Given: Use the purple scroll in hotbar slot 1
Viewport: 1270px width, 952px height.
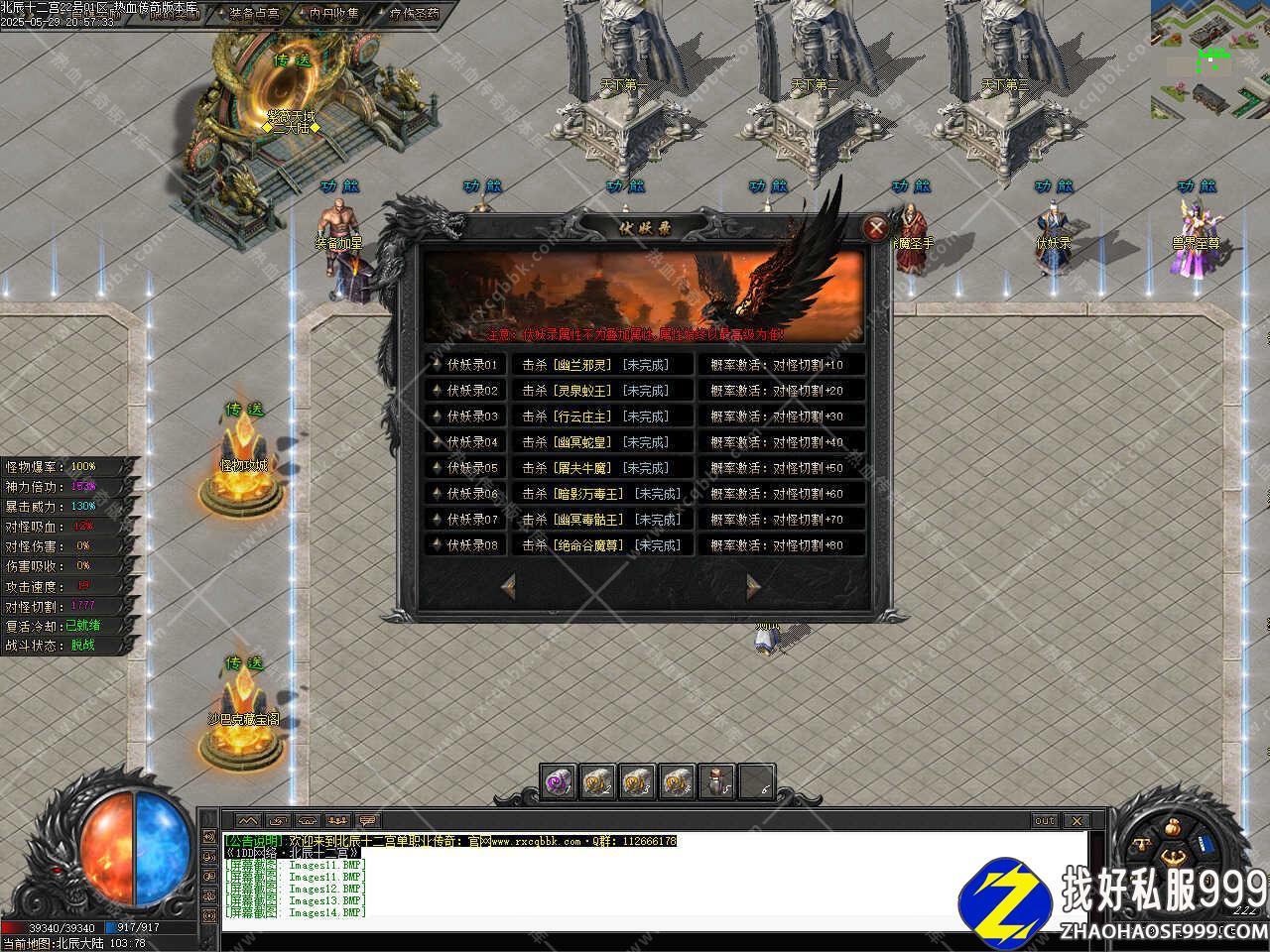Looking at the screenshot, I should coord(559,781).
